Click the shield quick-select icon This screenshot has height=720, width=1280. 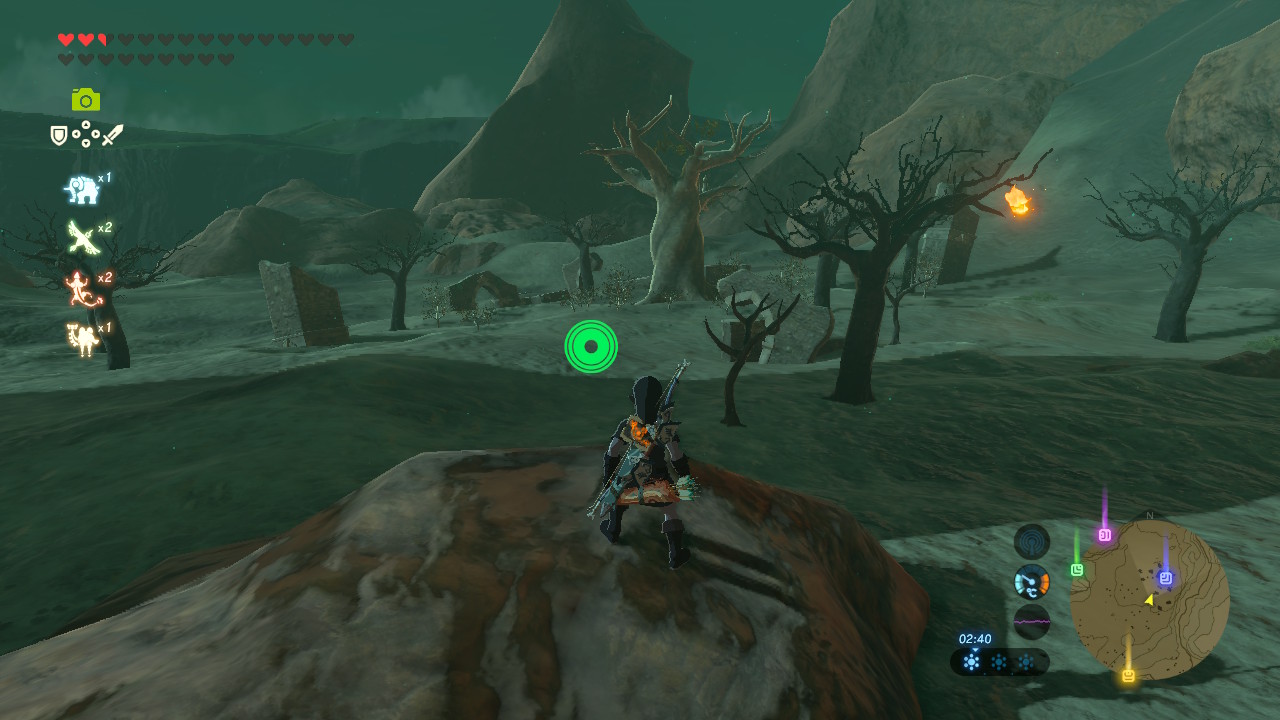click(x=59, y=135)
